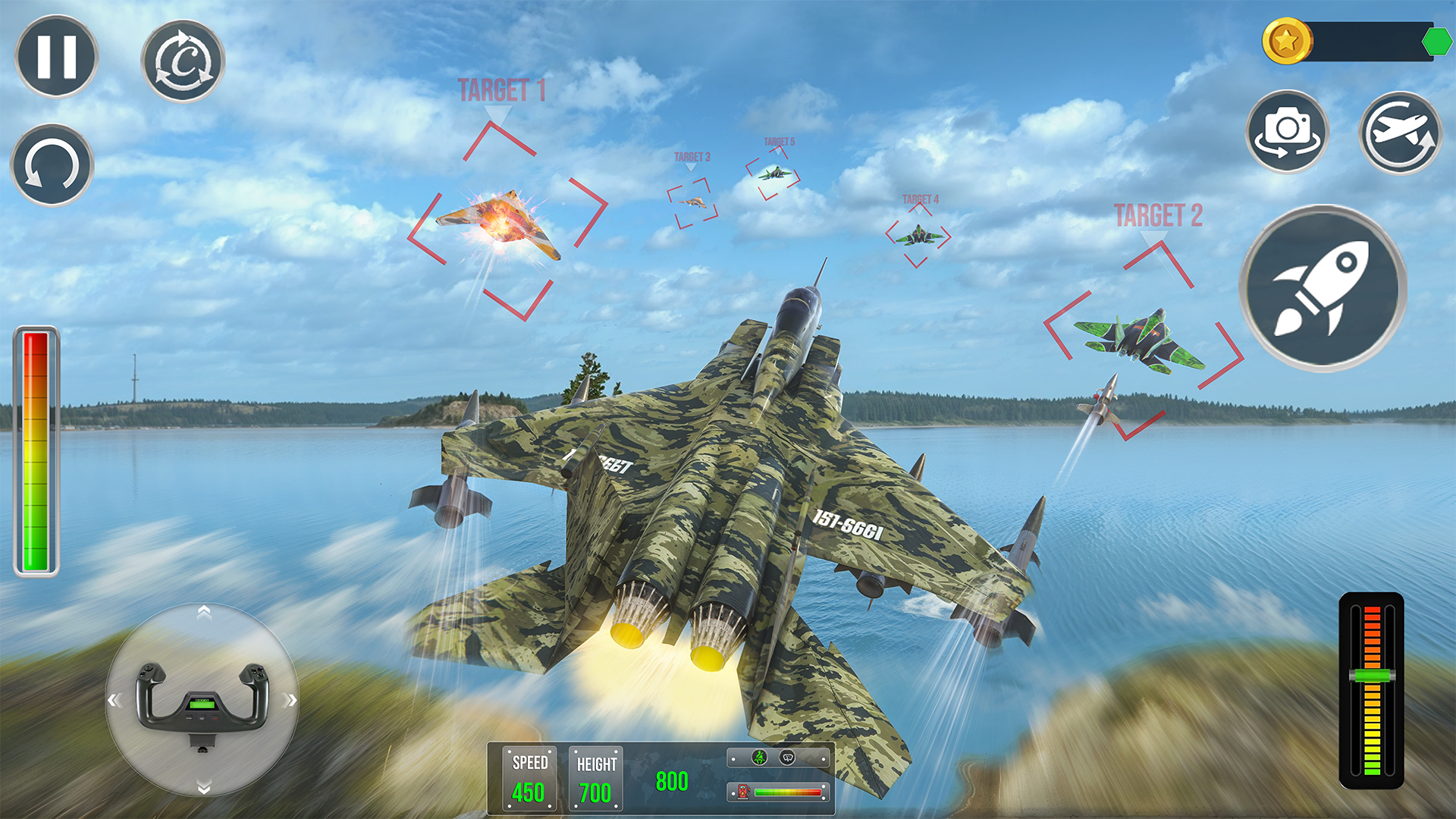The height and width of the screenshot is (819, 1456).
Task: Toggle the windshield wiper indicator
Action: point(787,758)
